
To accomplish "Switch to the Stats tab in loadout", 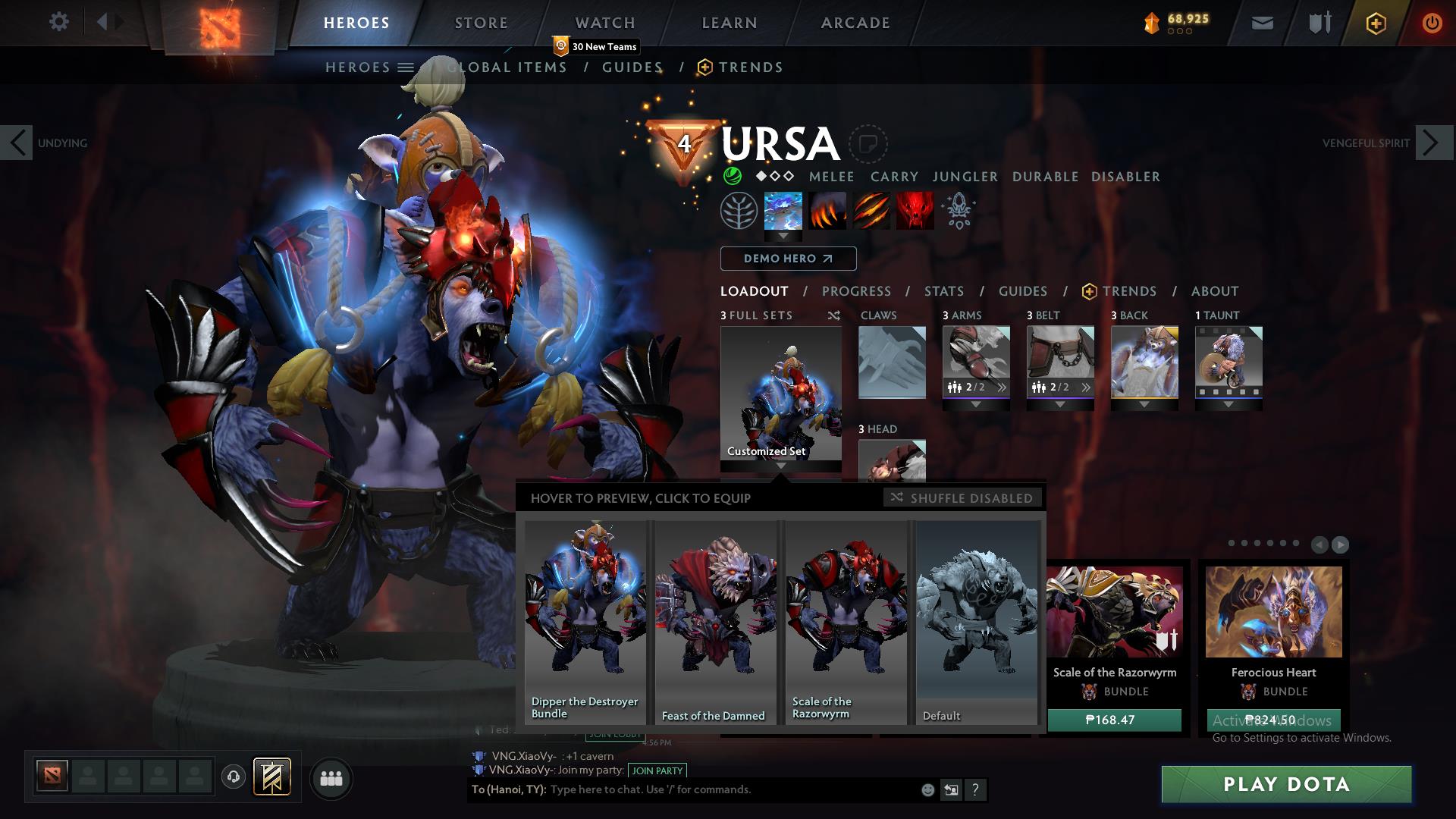I will click(943, 291).
